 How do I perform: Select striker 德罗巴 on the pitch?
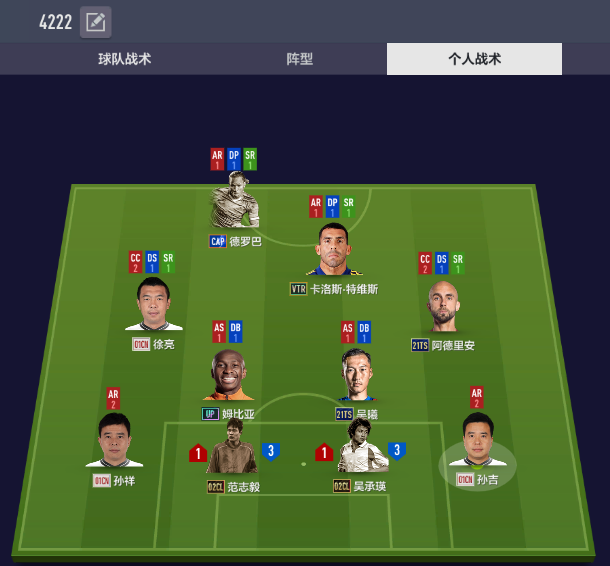(x=235, y=203)
